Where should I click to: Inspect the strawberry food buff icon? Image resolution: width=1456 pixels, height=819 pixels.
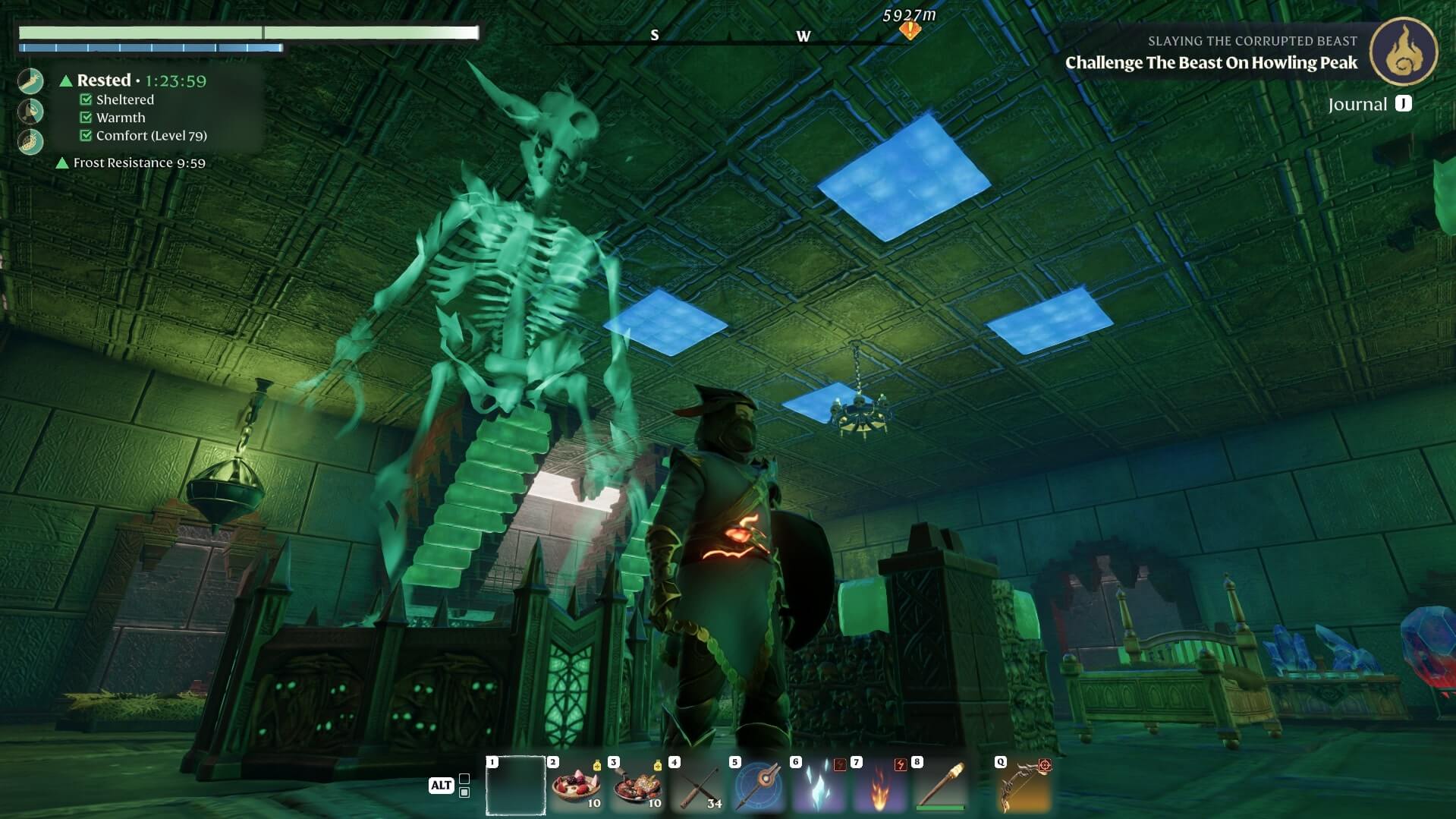coord(31,142)
